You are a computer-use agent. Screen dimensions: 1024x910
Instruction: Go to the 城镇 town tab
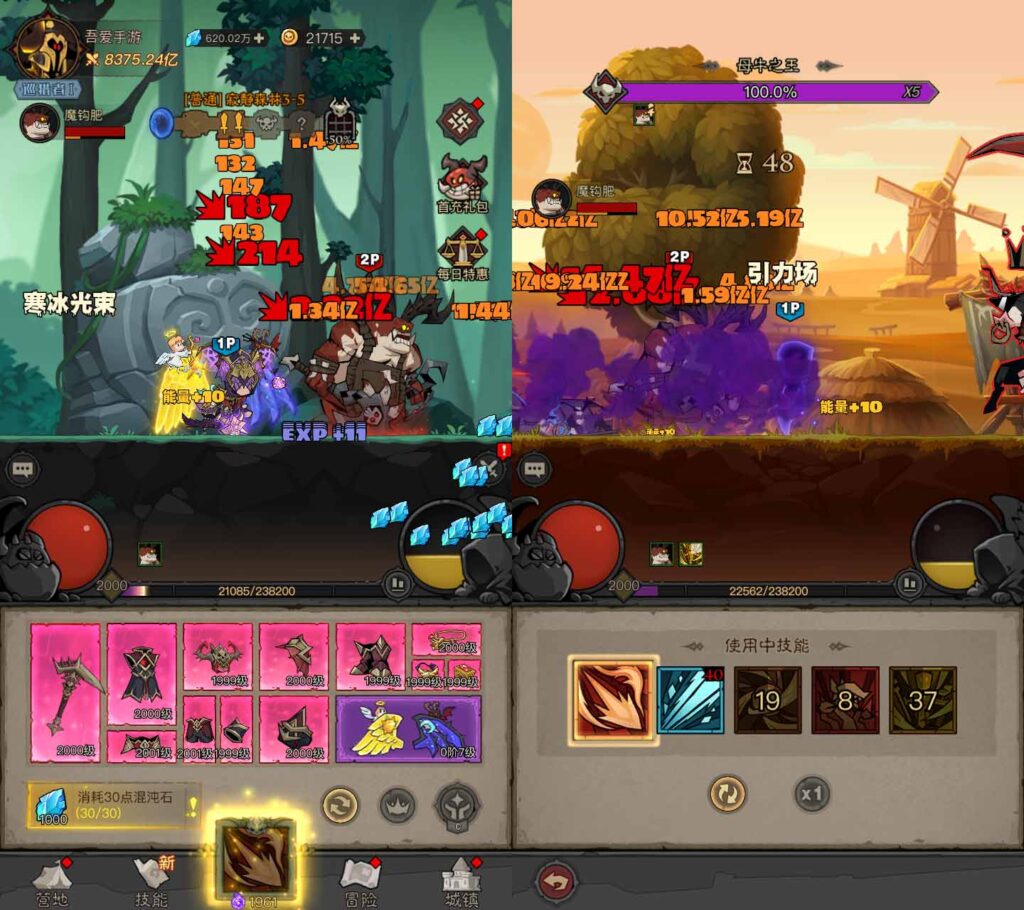[x=462, y=880]
